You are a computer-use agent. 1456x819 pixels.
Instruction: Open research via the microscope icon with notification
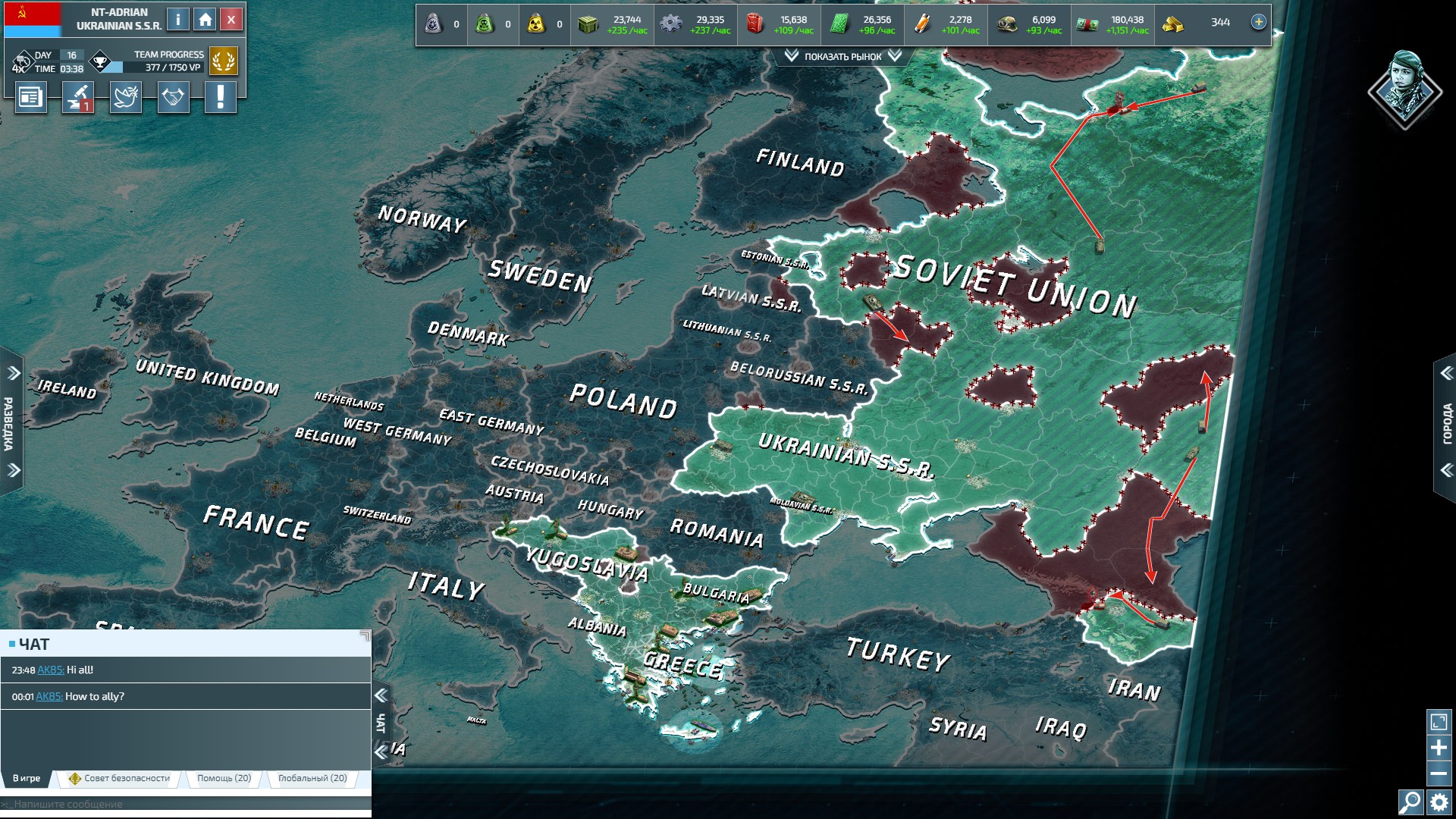(x=78, y=97)
